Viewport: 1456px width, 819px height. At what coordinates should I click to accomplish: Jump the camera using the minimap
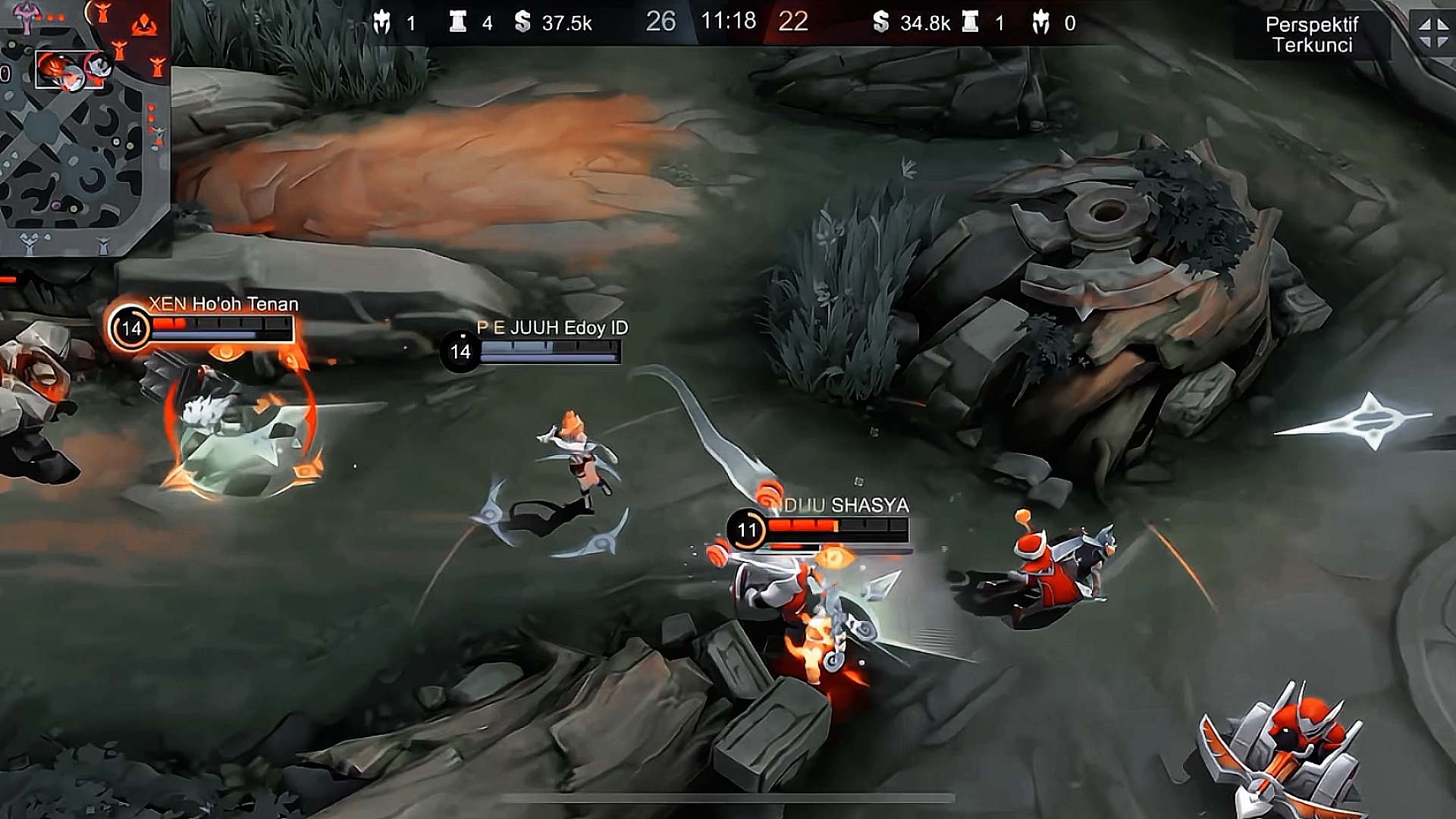point(76,152)
